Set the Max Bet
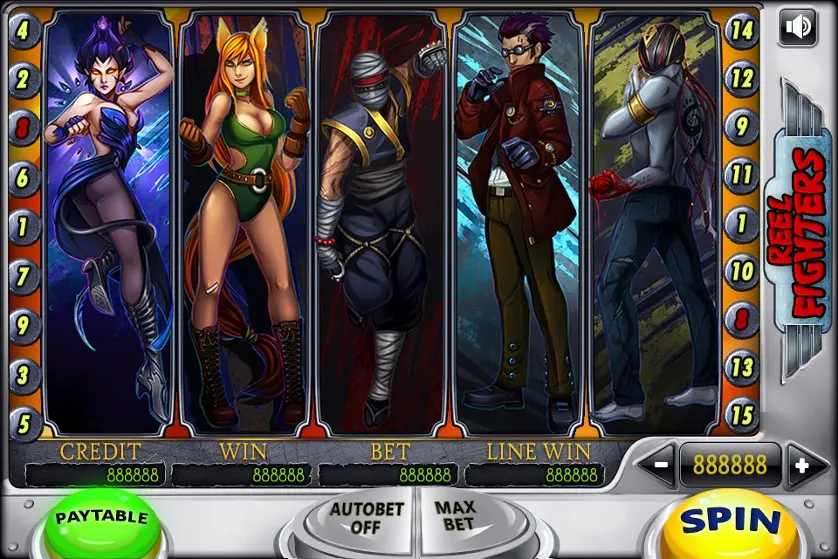Image resolution: width=838 pixels, height=559 pixels. pyautogui.click(x=455, y=516)
